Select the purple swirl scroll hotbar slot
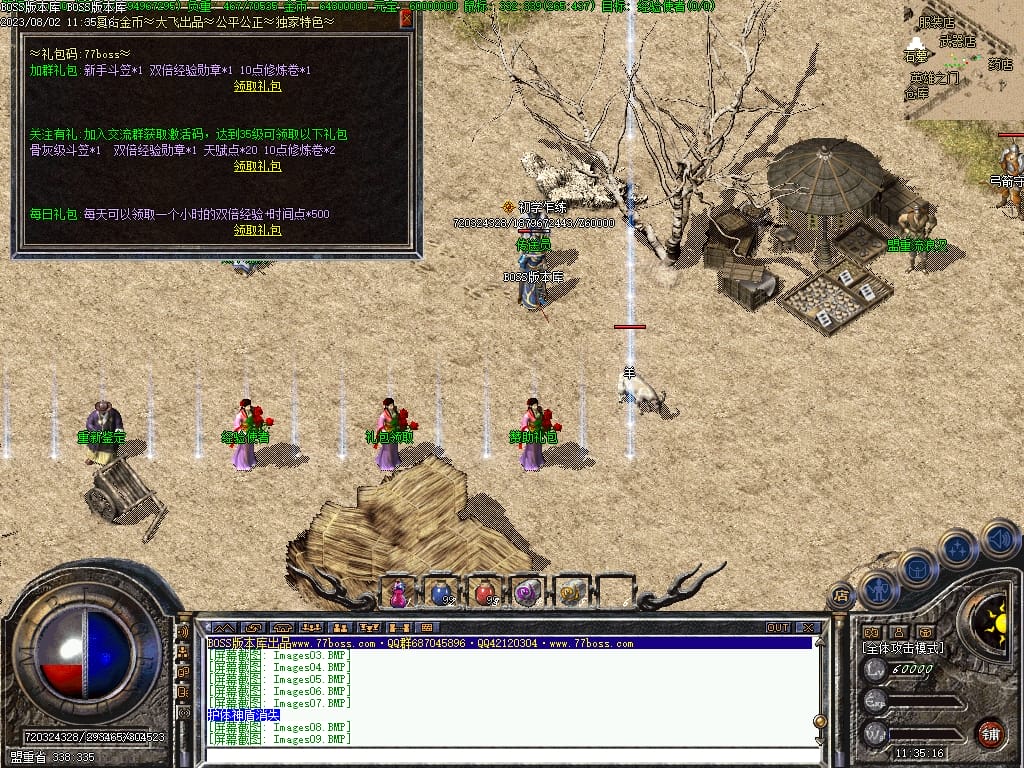This screenshot has height=768, width=1024. point(527,593)
